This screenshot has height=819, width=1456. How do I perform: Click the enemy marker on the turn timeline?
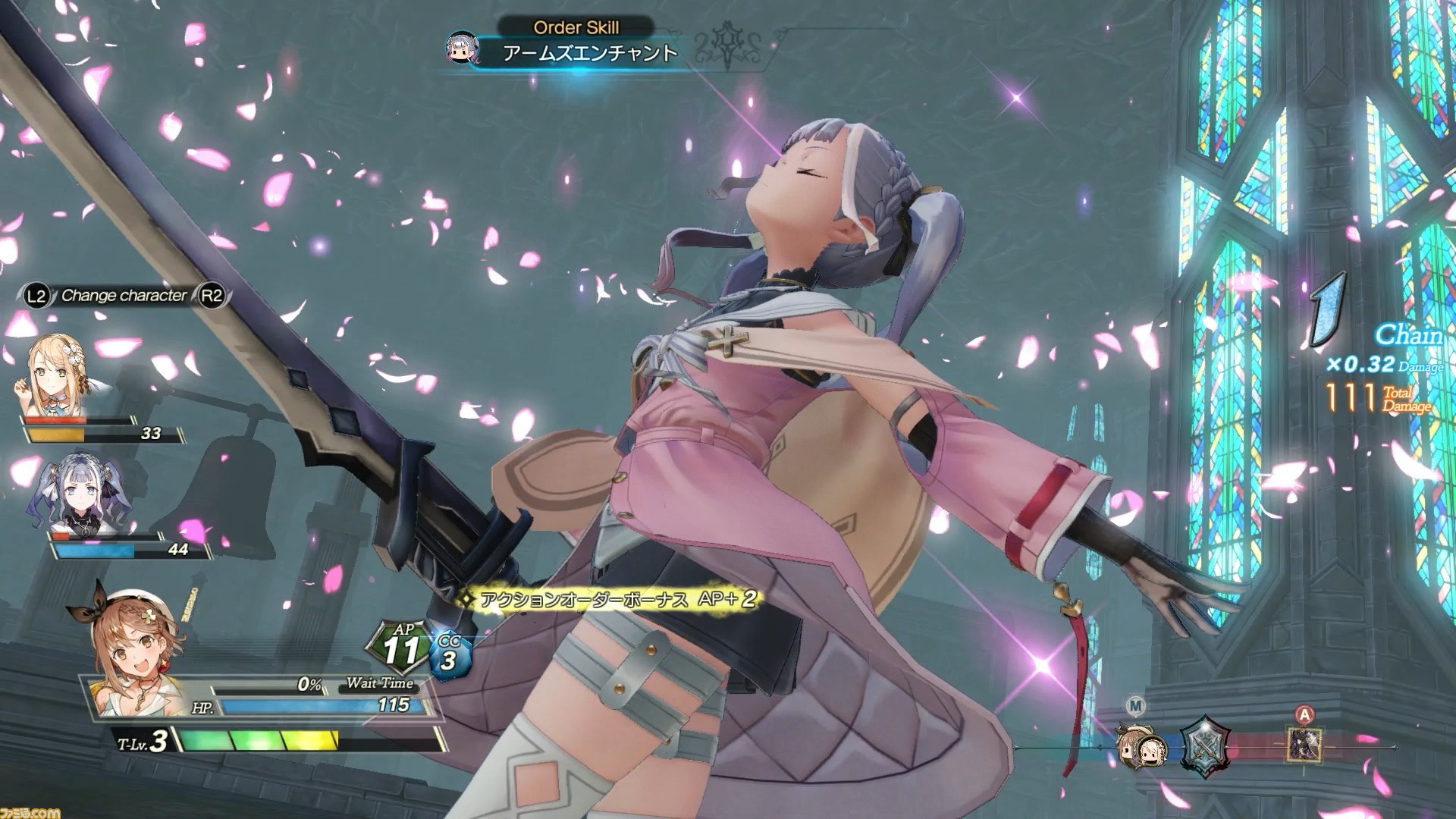[1304, 744]
